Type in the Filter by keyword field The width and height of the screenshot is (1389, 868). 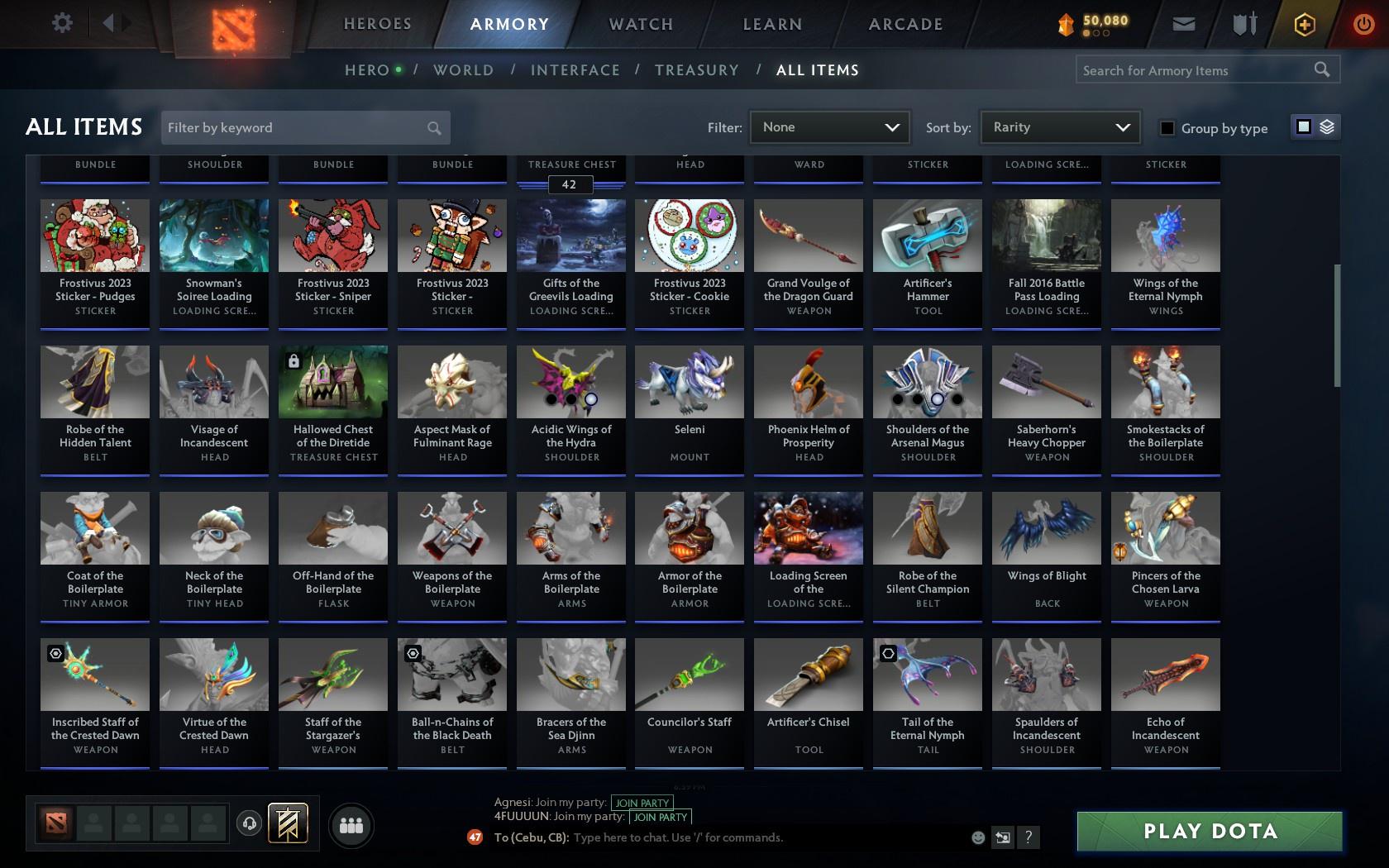point(298,127)
